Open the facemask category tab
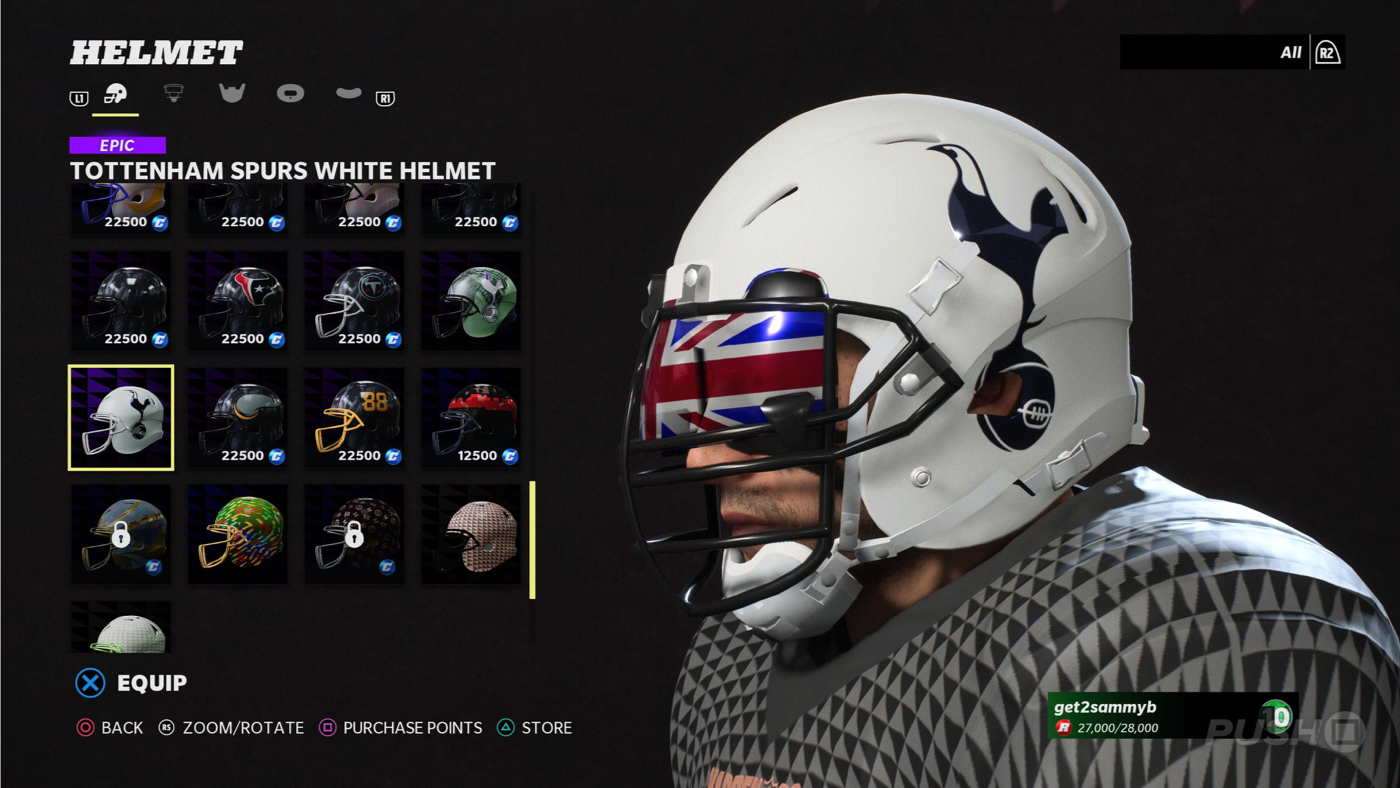The height and width of the screenshot is (788, 1400). pyautogui.click(x=174, y=93)
